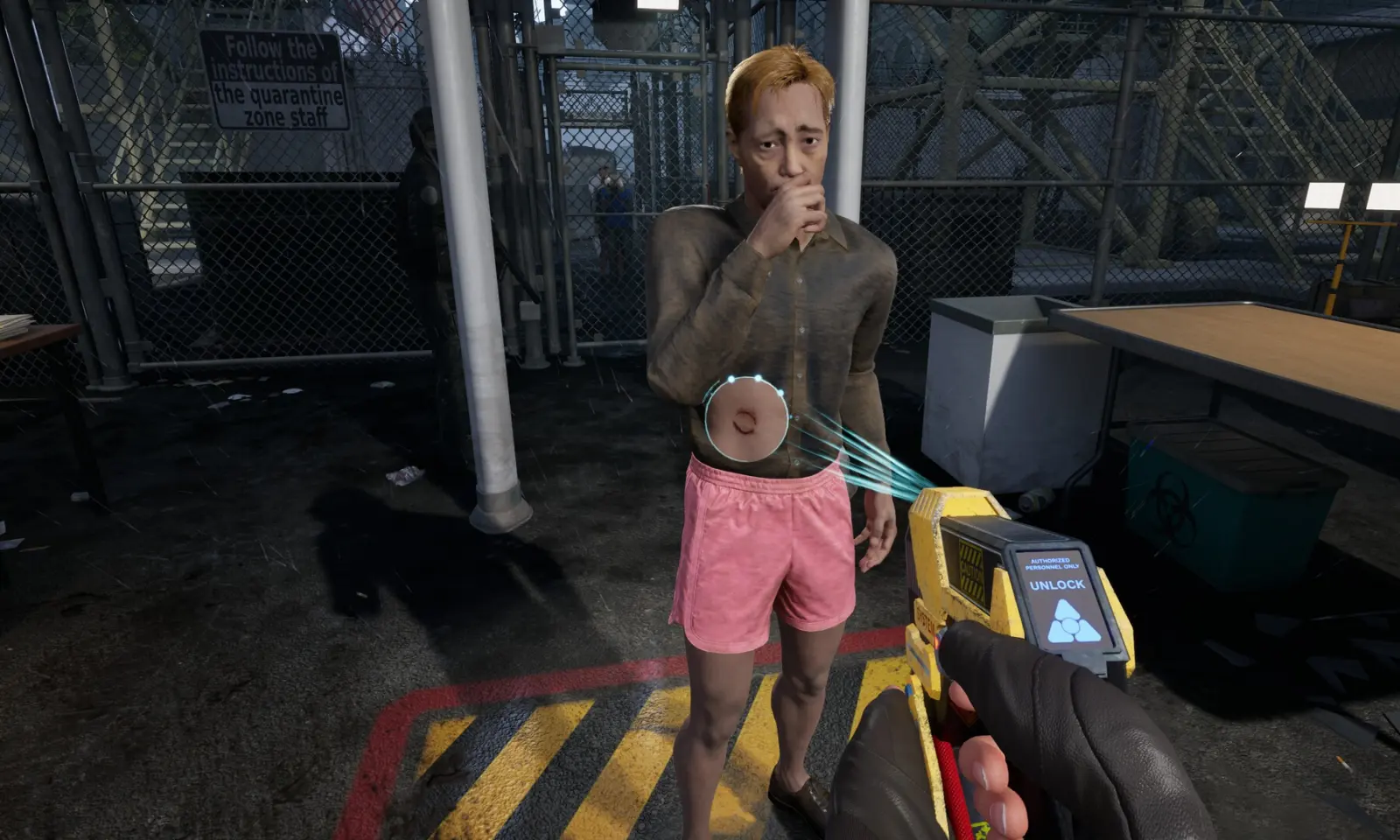
Task: Select the navel mark inside the scan circle
Action: [x=745, y=423]
